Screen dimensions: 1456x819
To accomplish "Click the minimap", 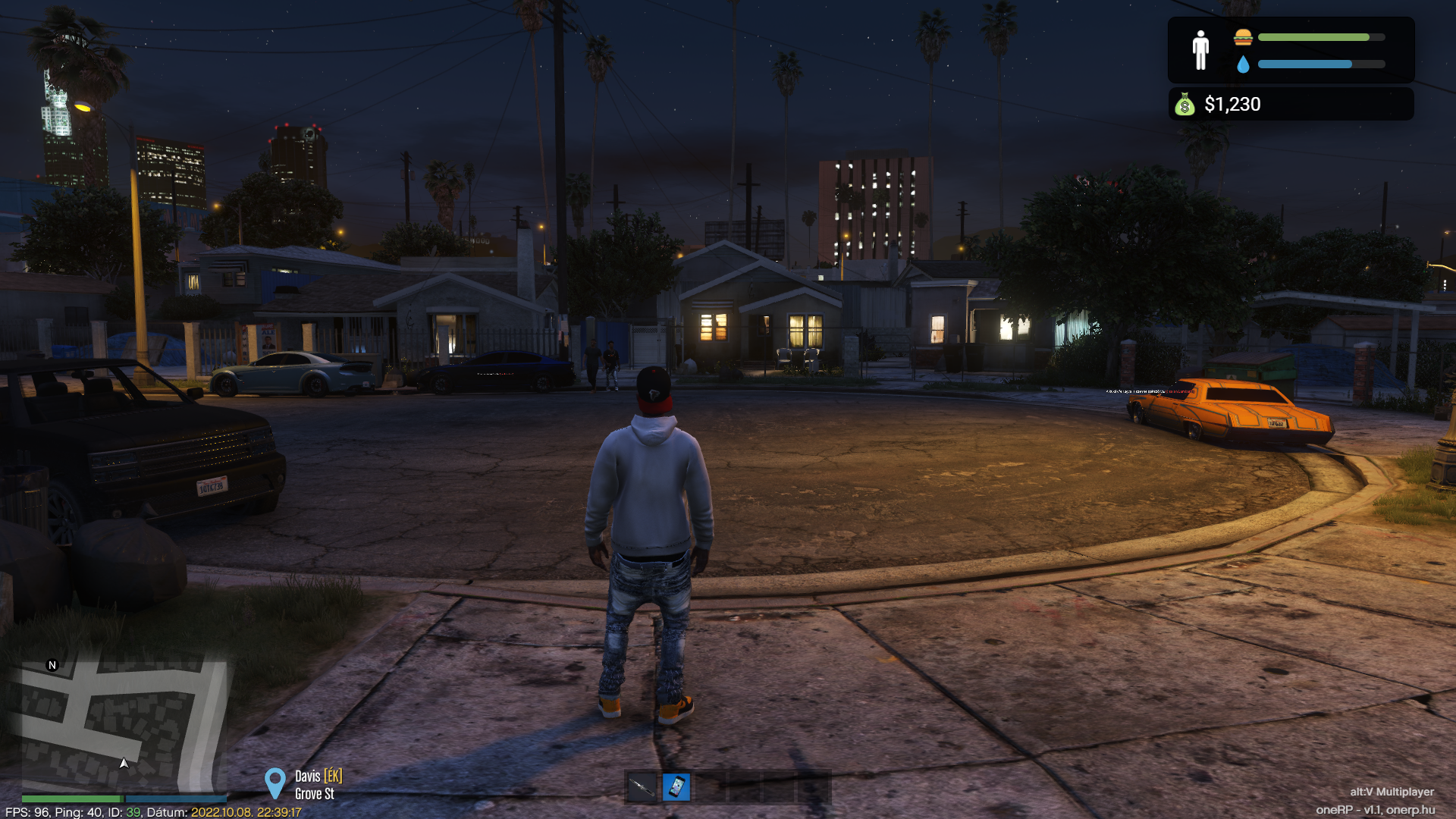I will coord(124,724).
